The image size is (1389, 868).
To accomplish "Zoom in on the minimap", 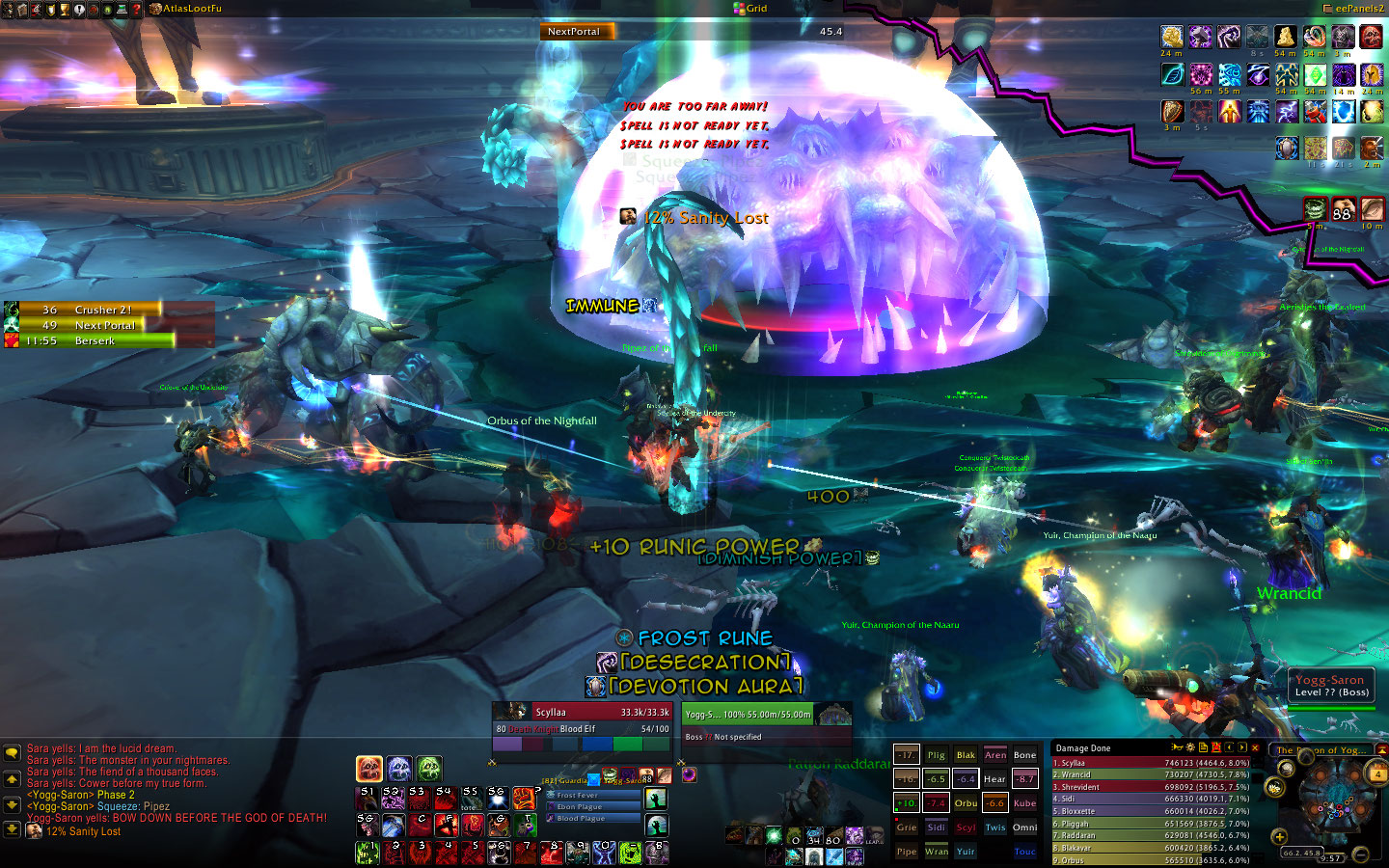I will click(1279, 836).
